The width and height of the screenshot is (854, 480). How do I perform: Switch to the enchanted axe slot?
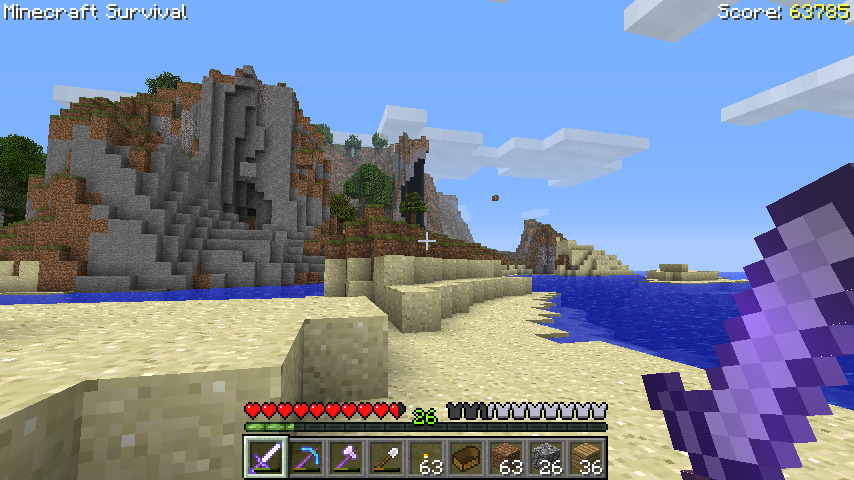tap(346, 458)
